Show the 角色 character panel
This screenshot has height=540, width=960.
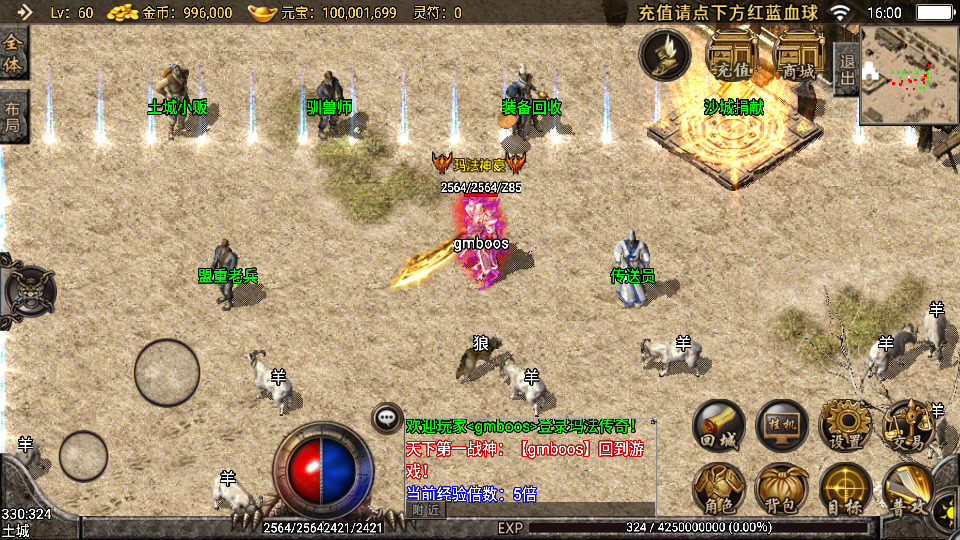click(x=719, y=488)
